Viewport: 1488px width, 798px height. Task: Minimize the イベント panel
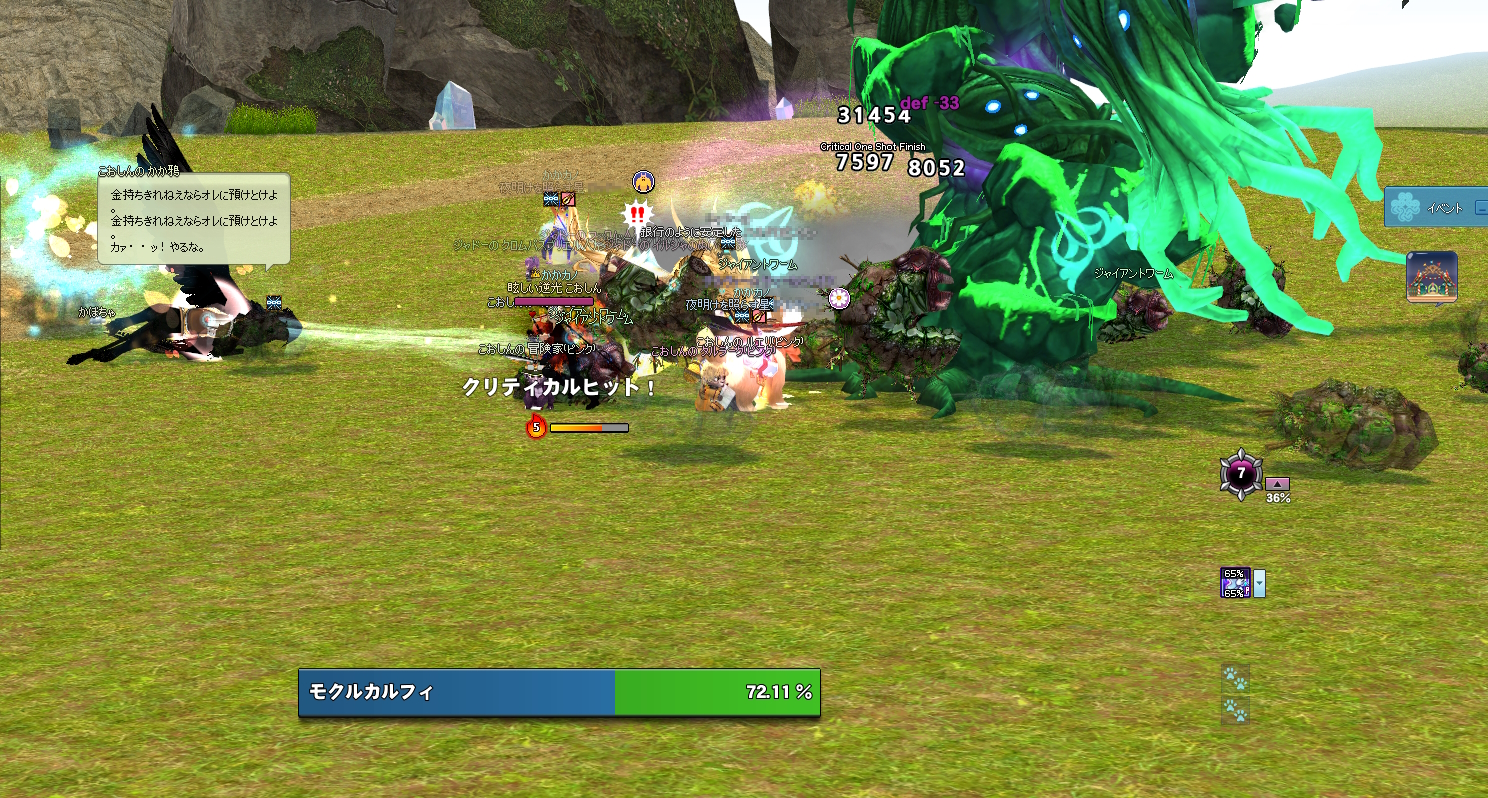1481,208
